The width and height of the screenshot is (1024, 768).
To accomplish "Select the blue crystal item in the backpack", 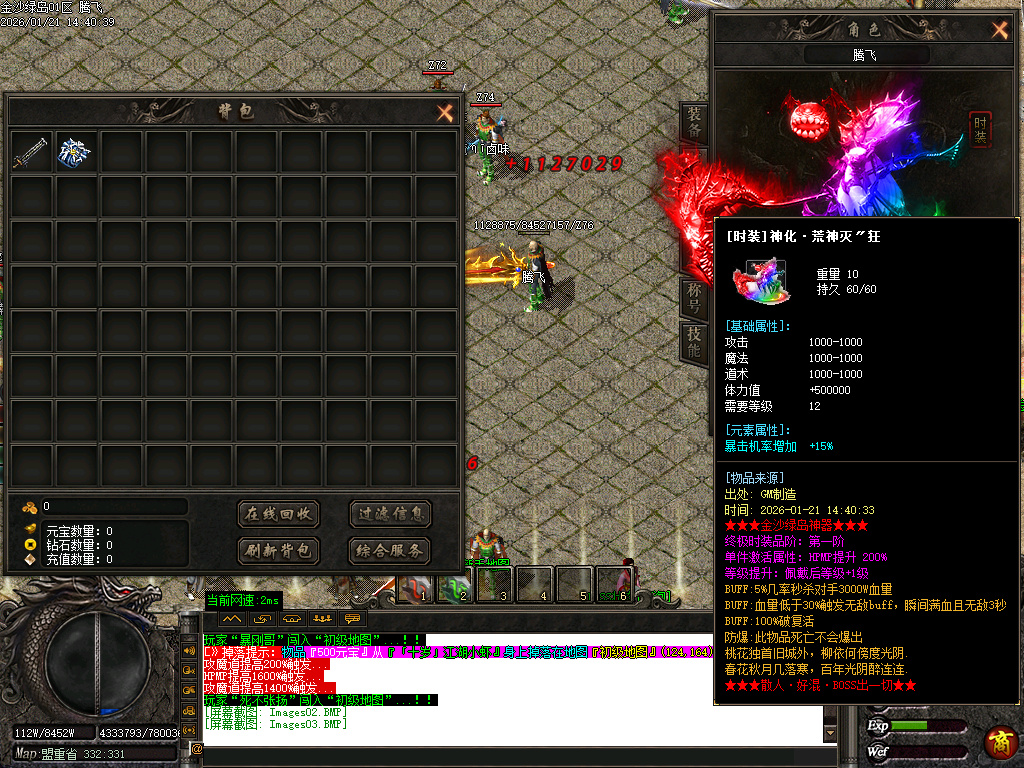I will pos(76,151).
